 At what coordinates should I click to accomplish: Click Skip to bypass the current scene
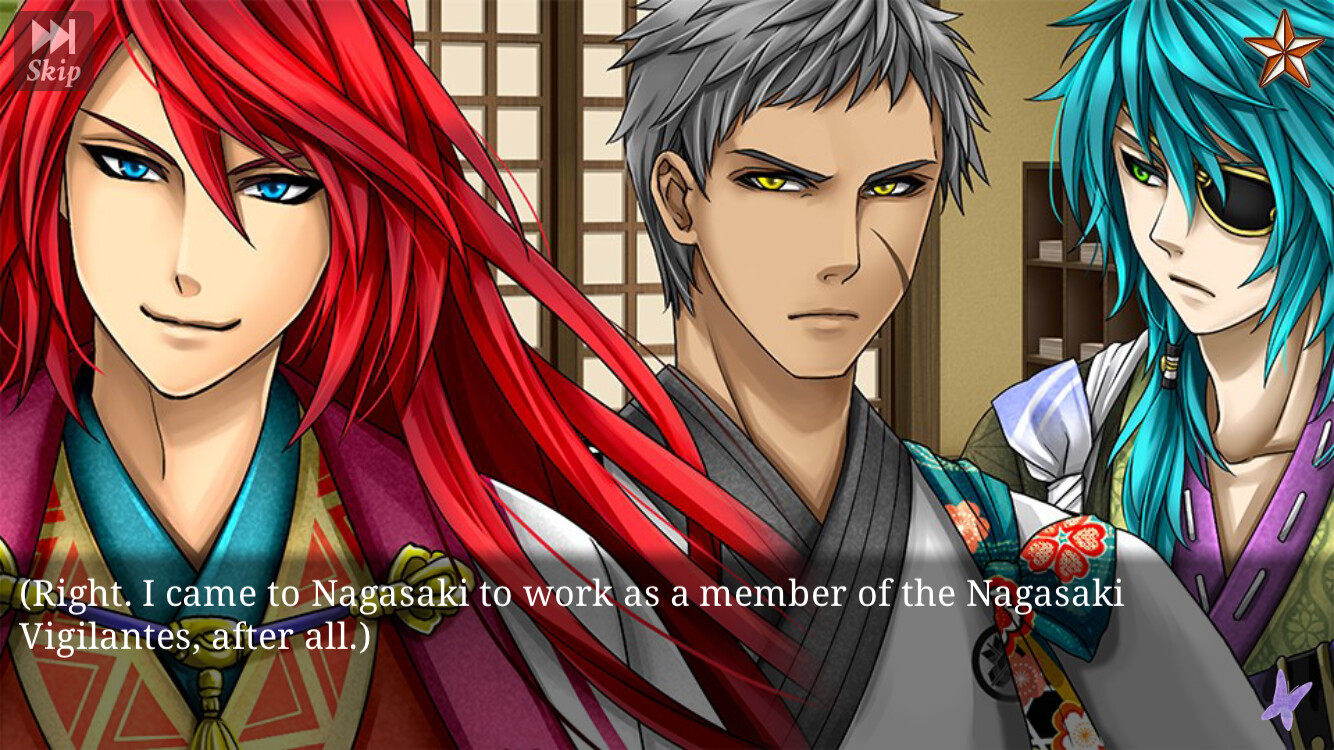coord(55,70)
